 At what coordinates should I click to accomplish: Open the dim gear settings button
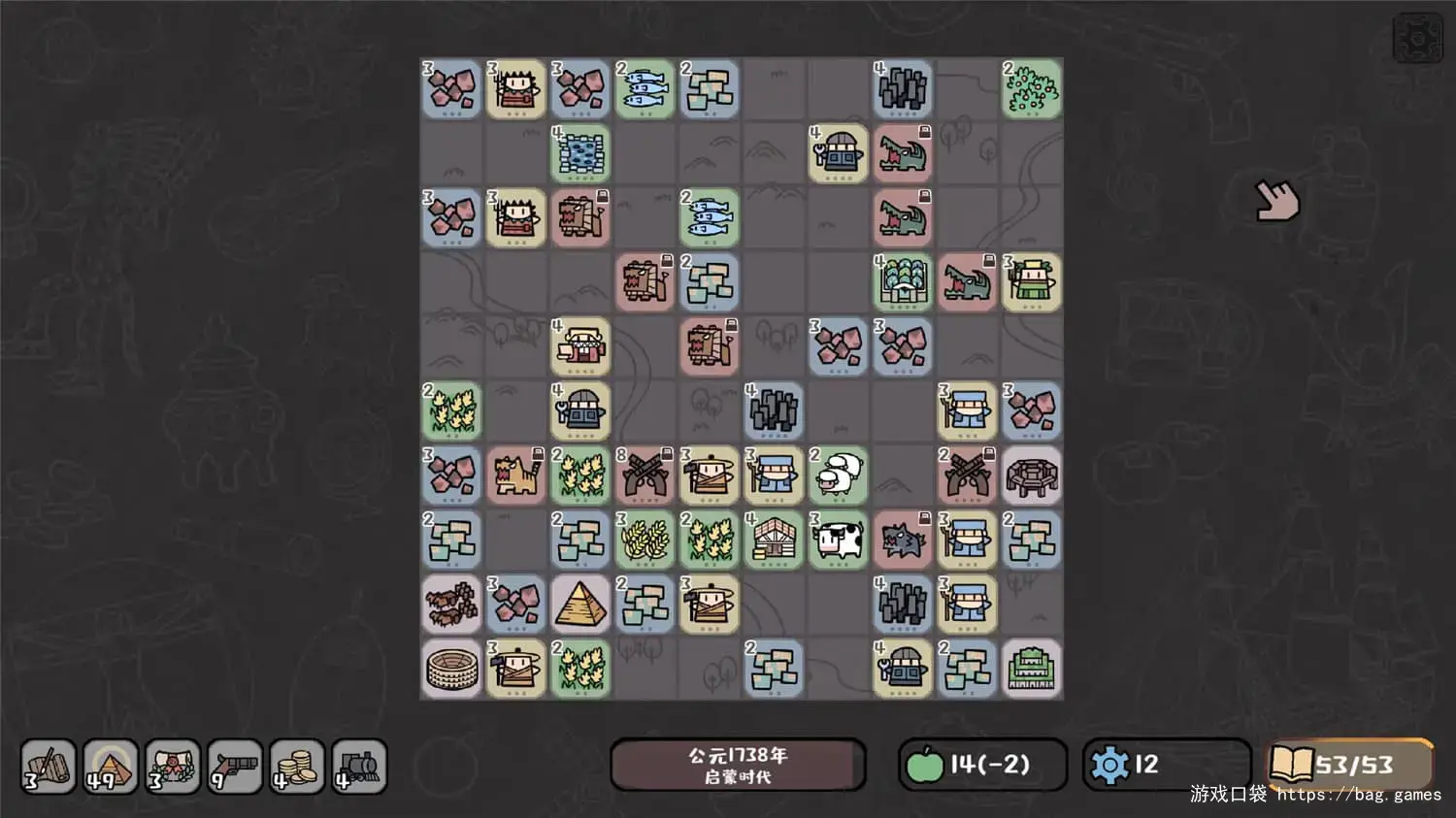1417,39
